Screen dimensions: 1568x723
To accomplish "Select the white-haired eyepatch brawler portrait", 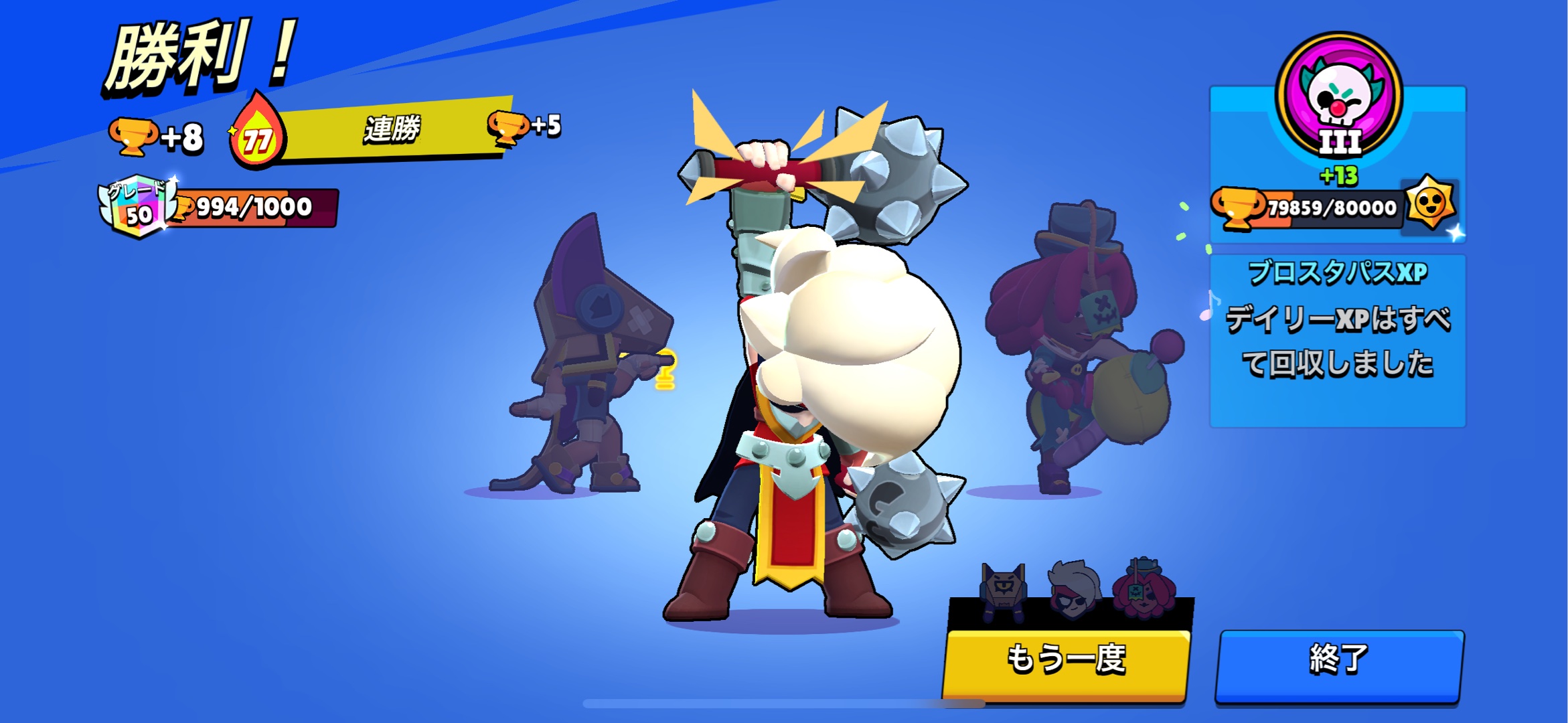I will coord(1073,590).
